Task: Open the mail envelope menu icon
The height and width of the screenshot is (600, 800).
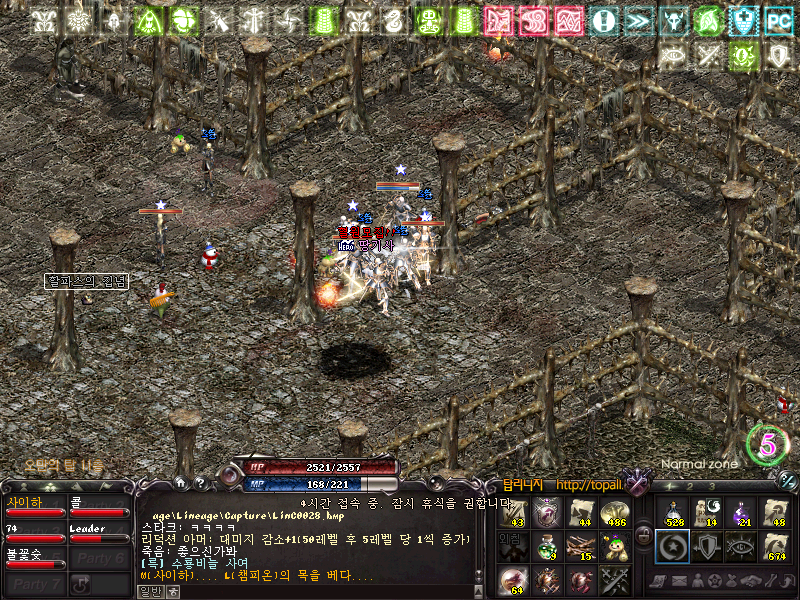Action: (678, 581)
